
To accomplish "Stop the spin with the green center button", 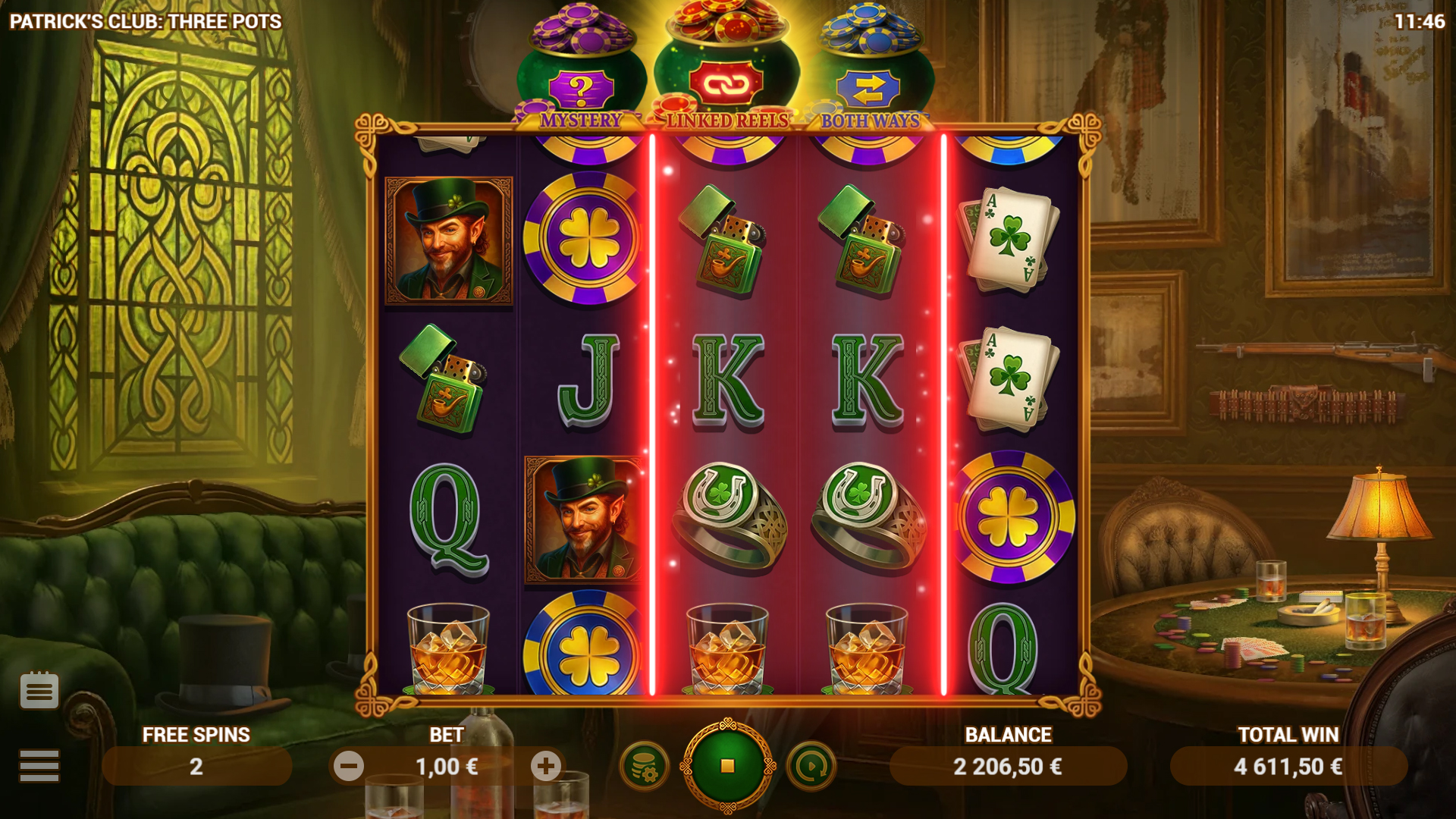I will [x=727, y=766].
